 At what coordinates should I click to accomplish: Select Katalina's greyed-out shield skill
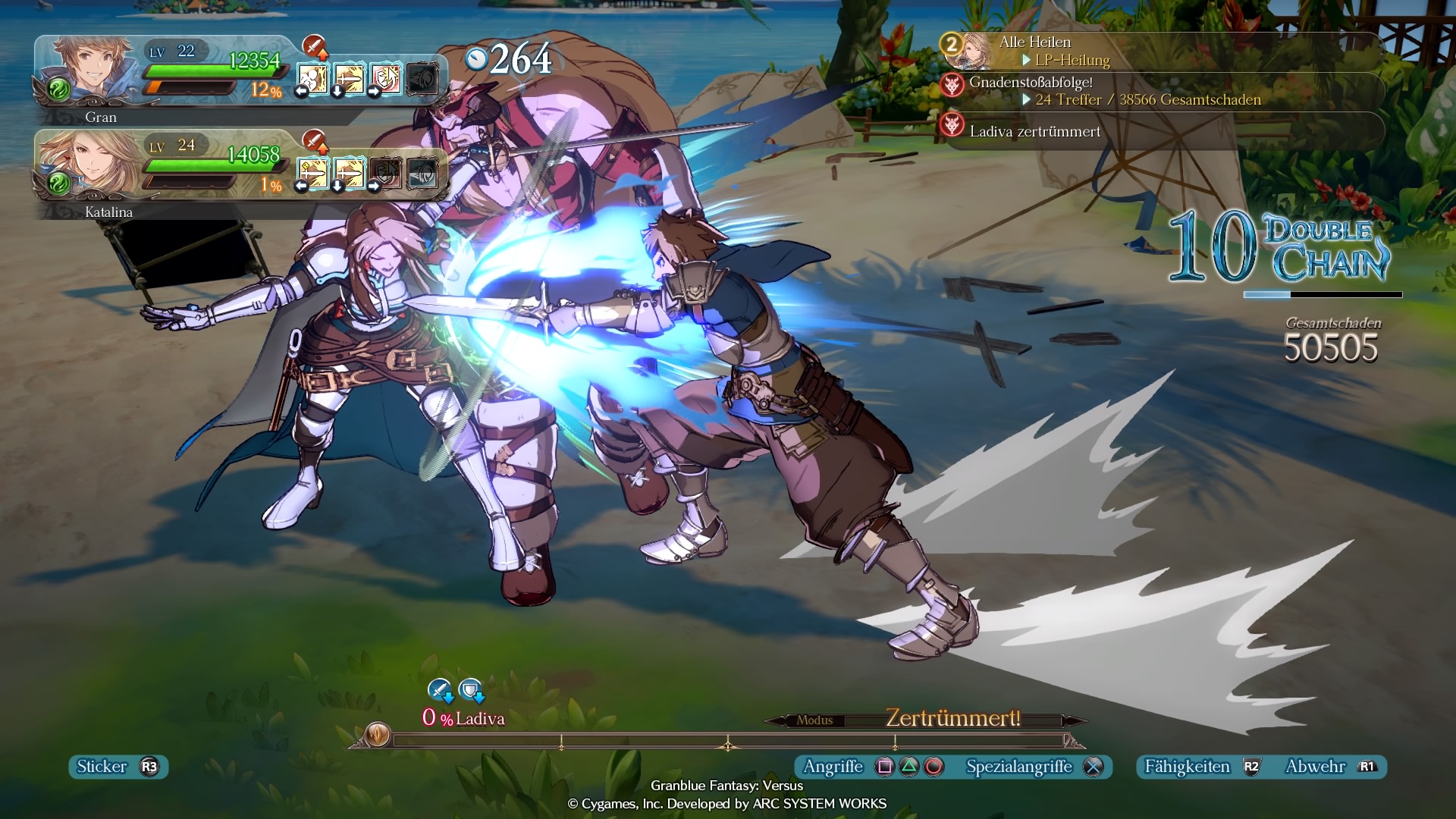(x=385, y=174)
